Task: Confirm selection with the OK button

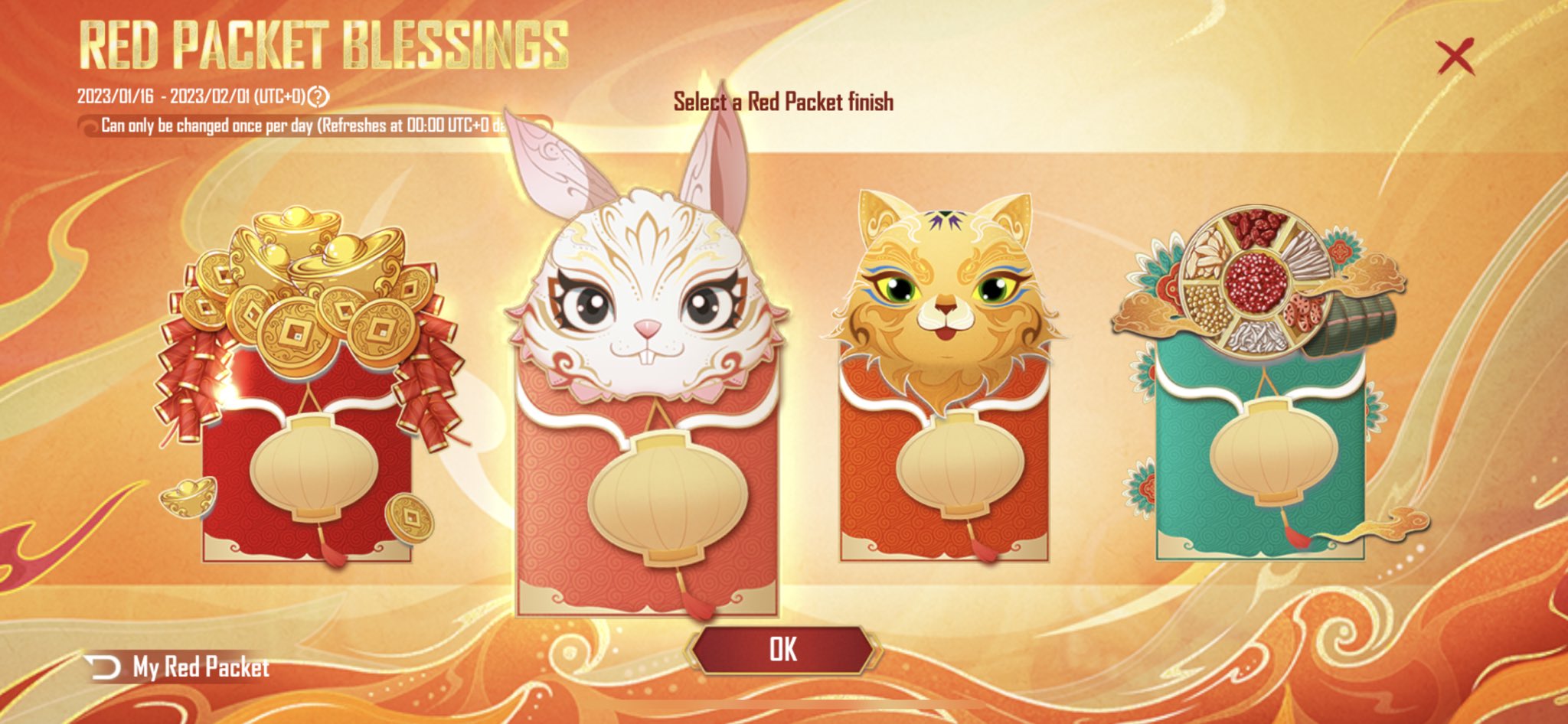Action: click(x=782, y=650)
